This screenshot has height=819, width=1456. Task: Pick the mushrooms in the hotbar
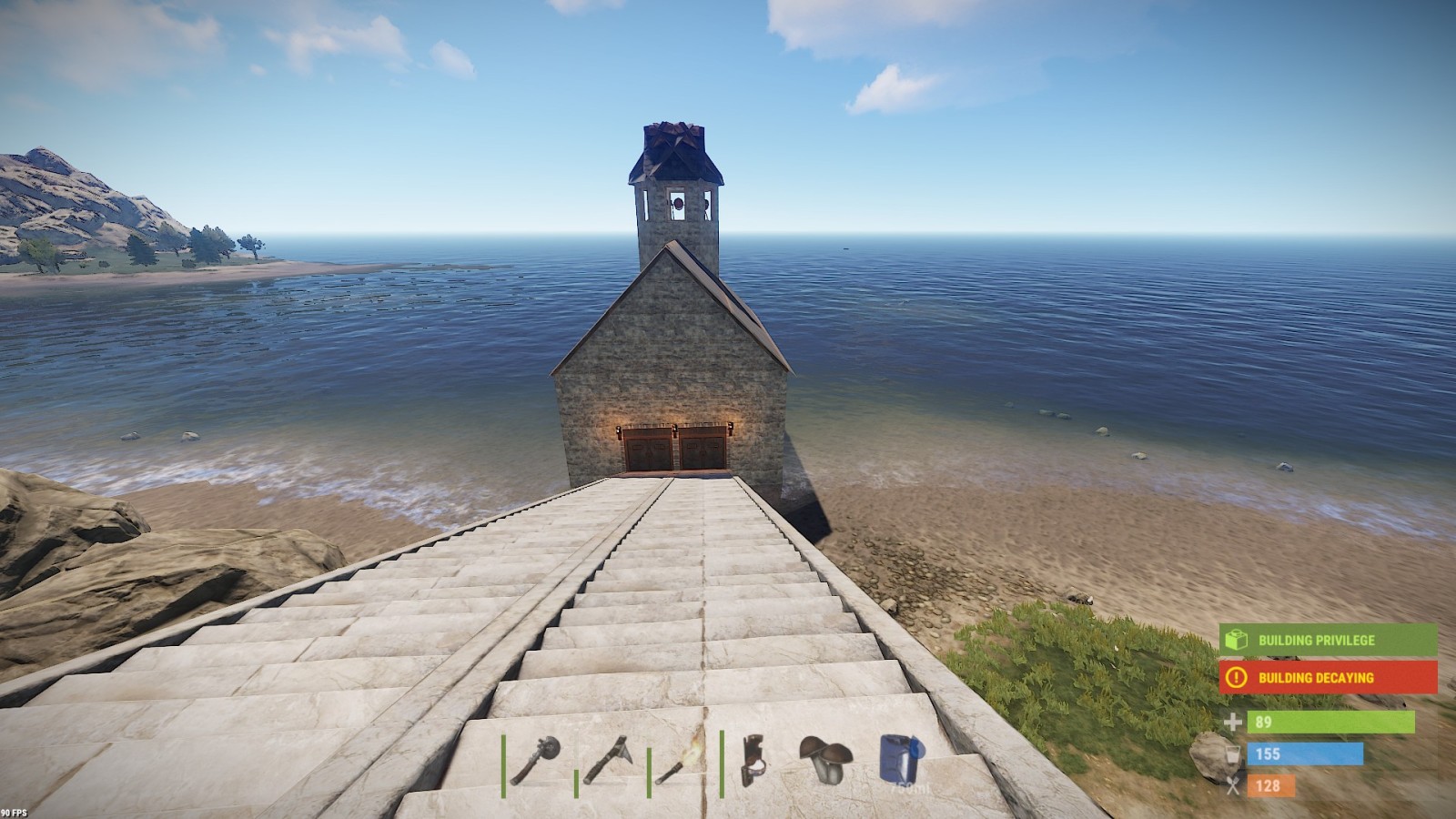(825, 760)
